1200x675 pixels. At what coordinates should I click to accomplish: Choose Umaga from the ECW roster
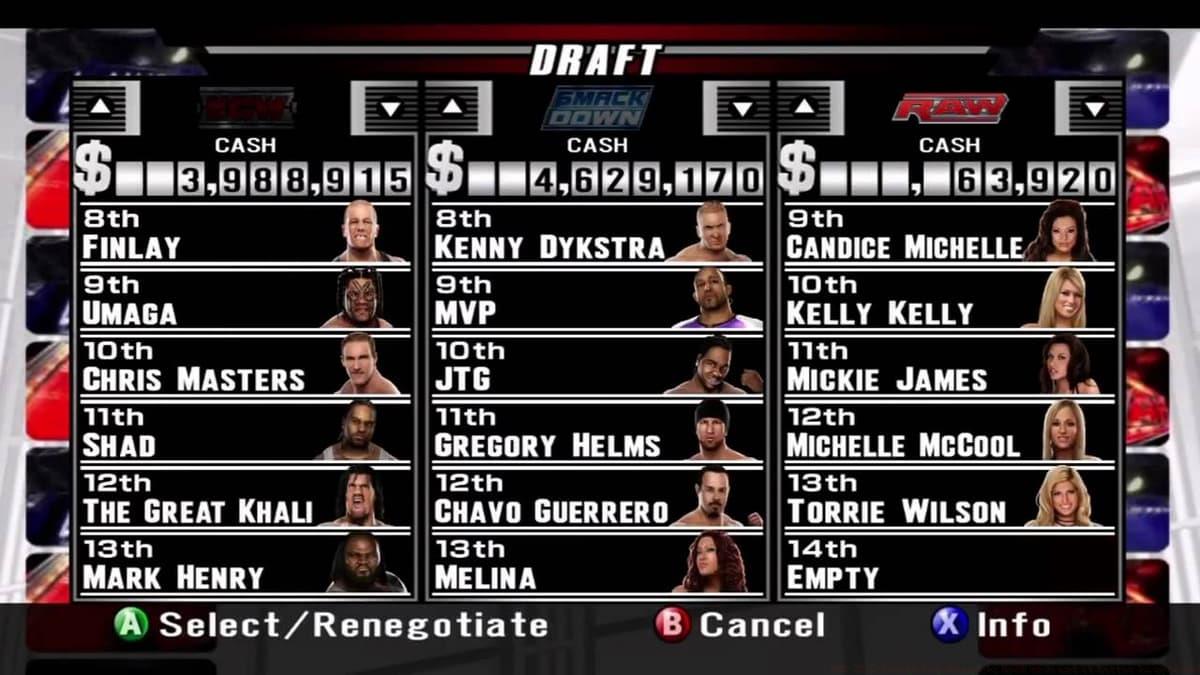pos(244,299)
